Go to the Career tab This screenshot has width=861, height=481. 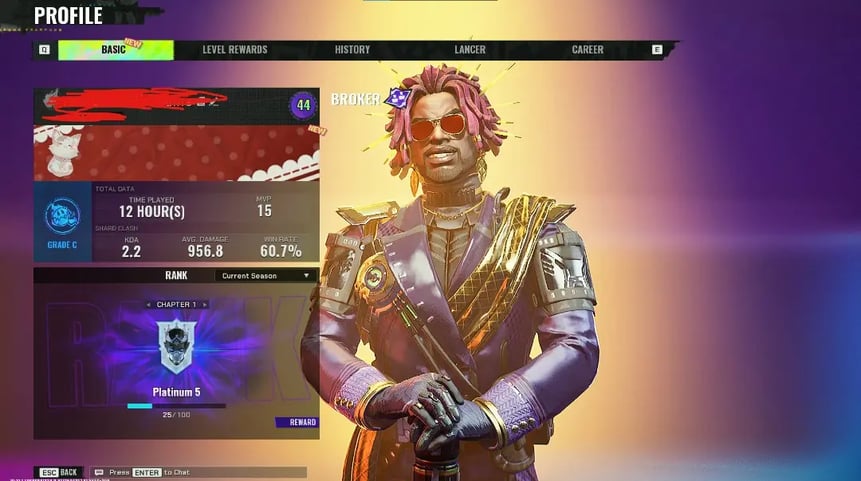(587, 50)
